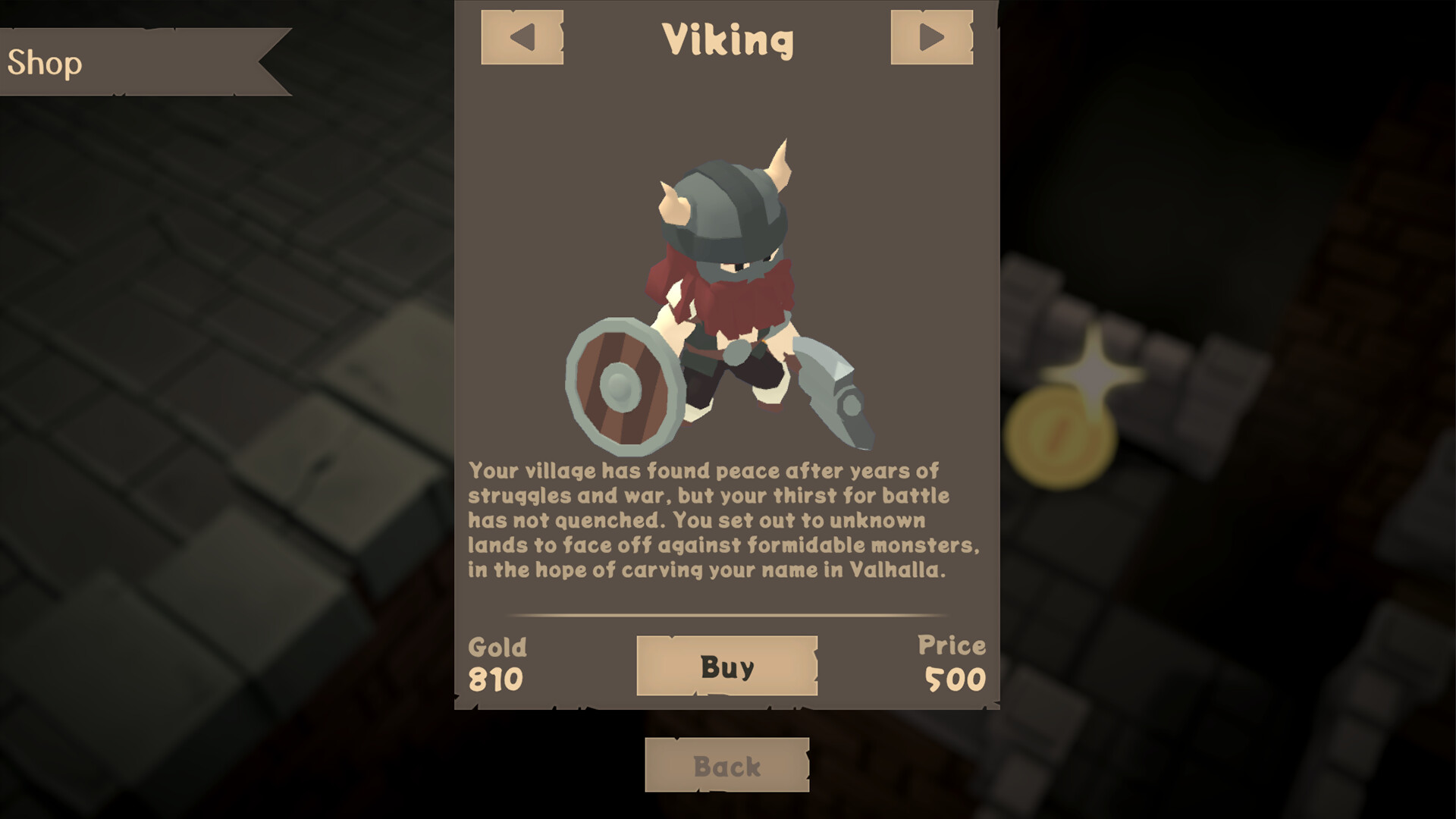Click the left arrow to view previous character
The width and height of the screenshot is (1456, 819).
(522, 36)
